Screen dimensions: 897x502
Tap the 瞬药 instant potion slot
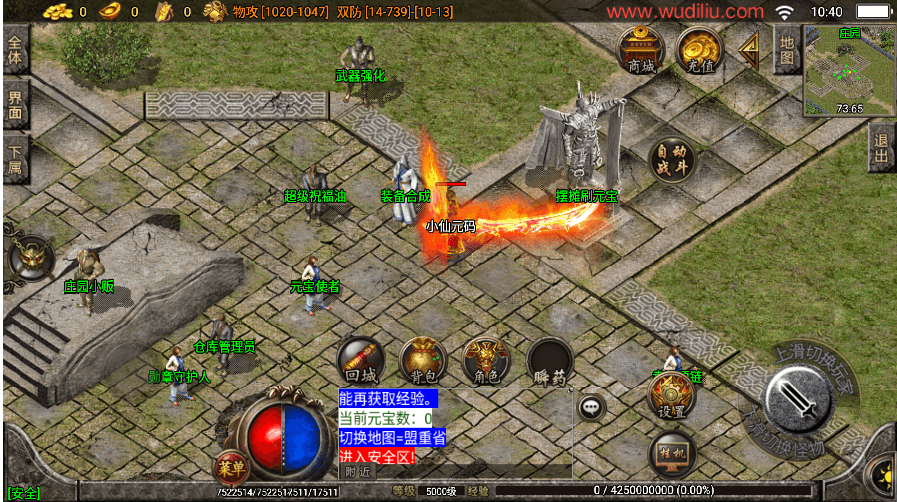tap(549, 361)
